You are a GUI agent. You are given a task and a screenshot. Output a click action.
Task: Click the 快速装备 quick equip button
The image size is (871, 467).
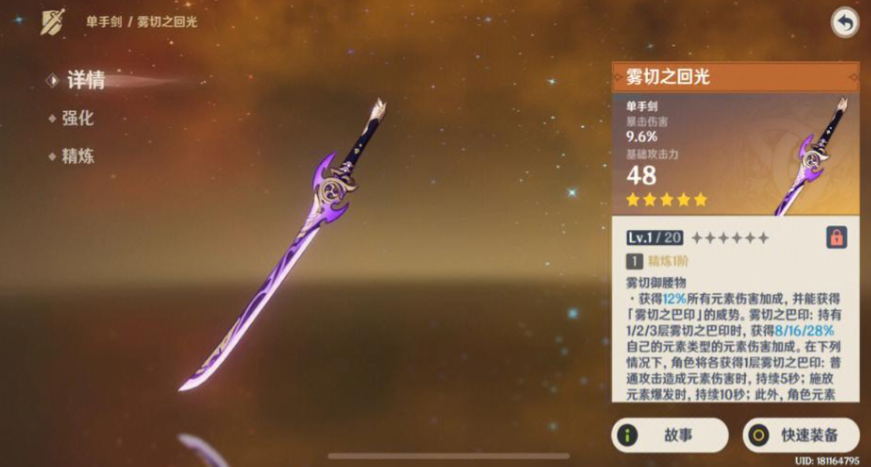(x=801, y=435)
